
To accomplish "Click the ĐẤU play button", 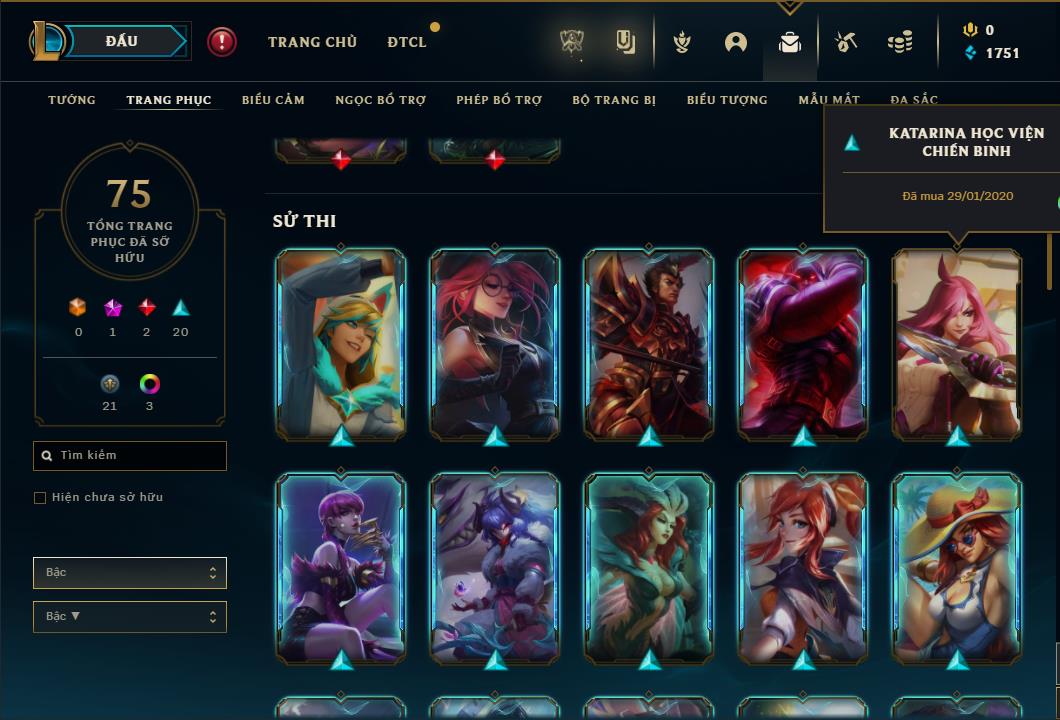I will (122, 41).
